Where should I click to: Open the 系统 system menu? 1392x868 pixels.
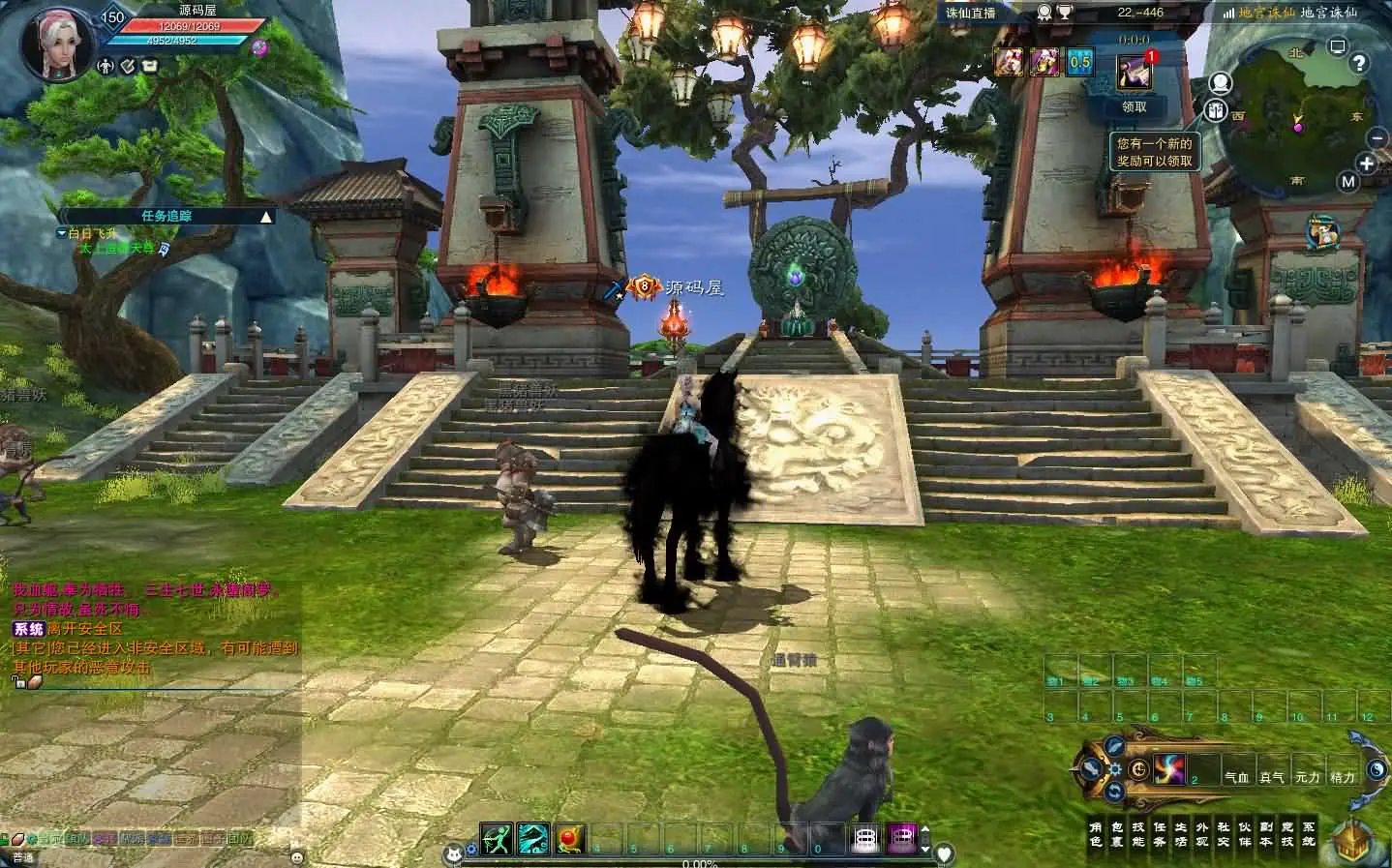[1309, 834]
